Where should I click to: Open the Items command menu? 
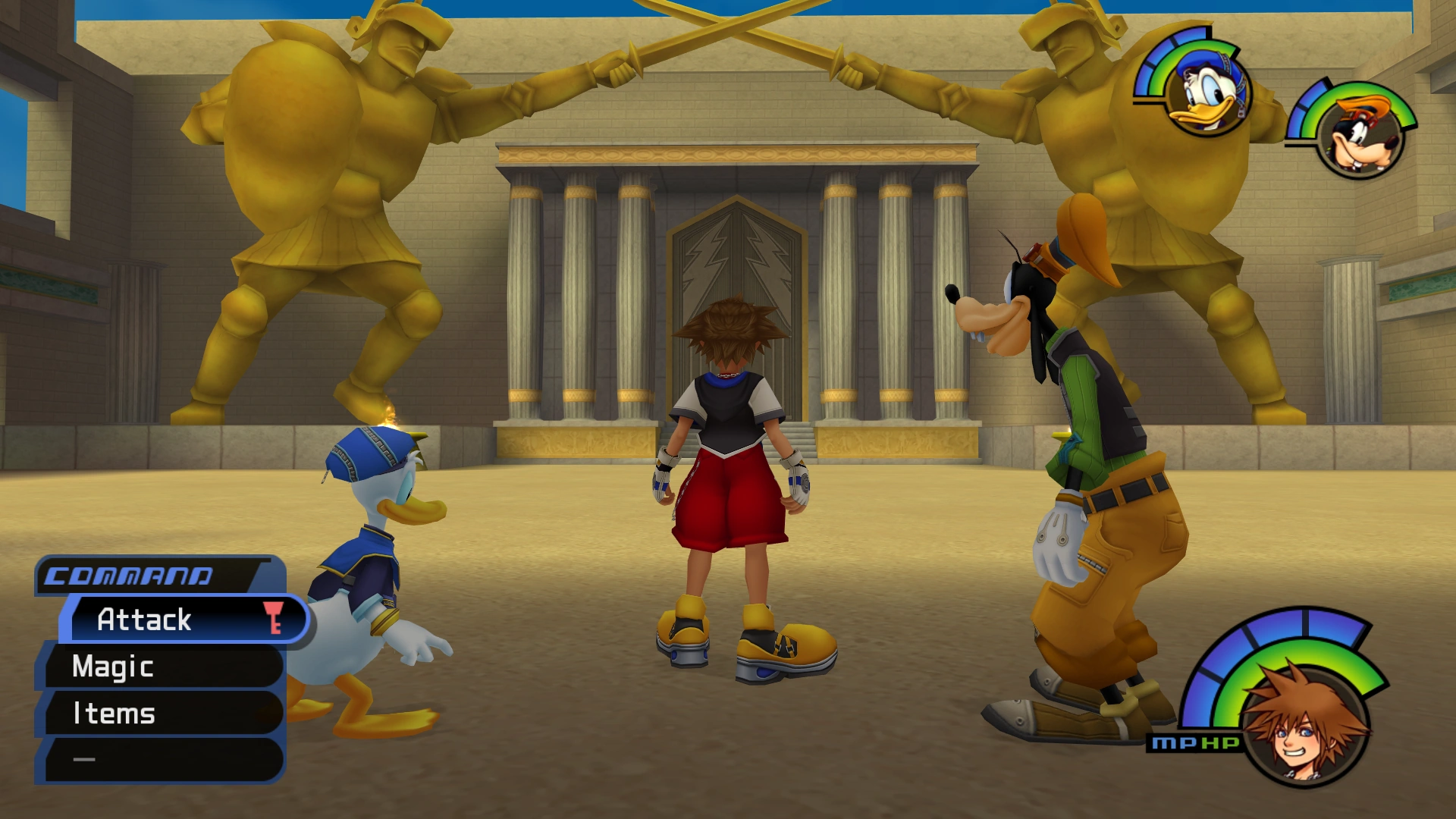[x=114, y=713]
